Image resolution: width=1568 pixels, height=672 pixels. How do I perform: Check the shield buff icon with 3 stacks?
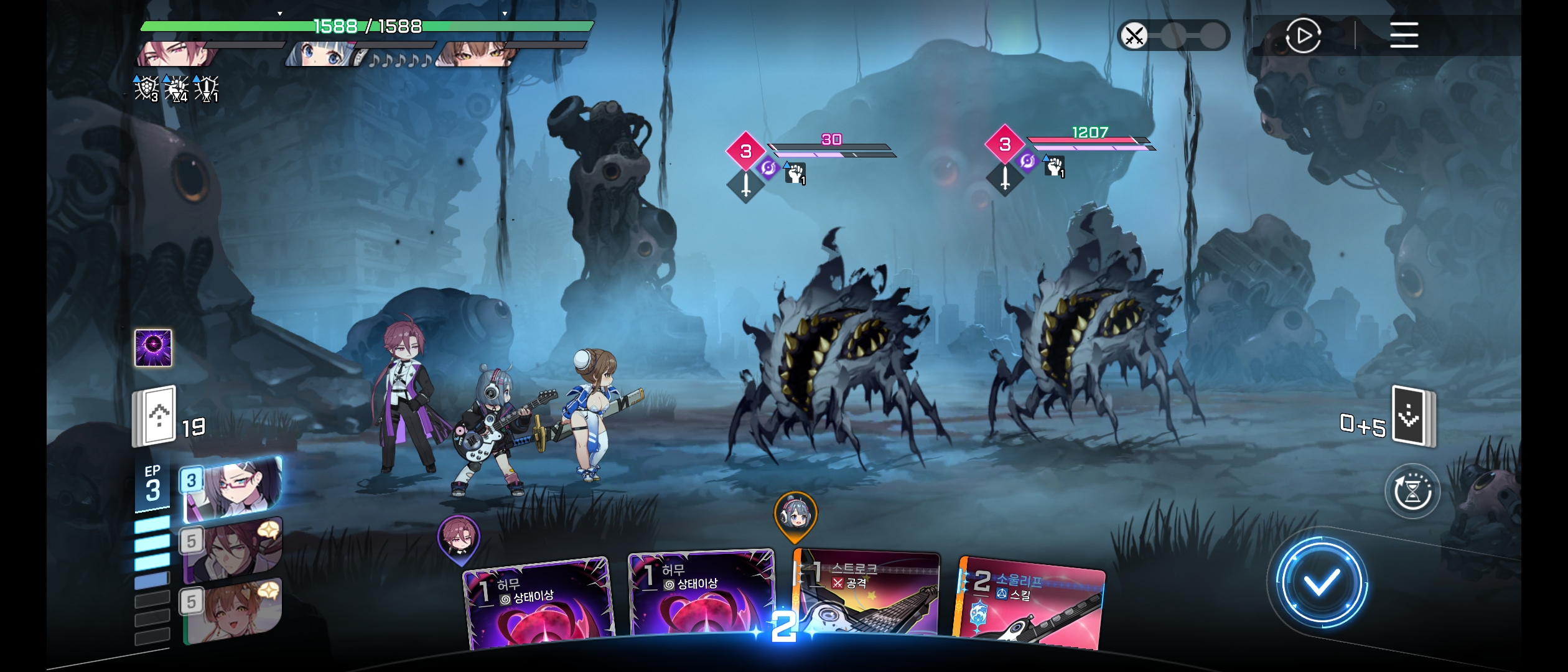pos(146,88)
